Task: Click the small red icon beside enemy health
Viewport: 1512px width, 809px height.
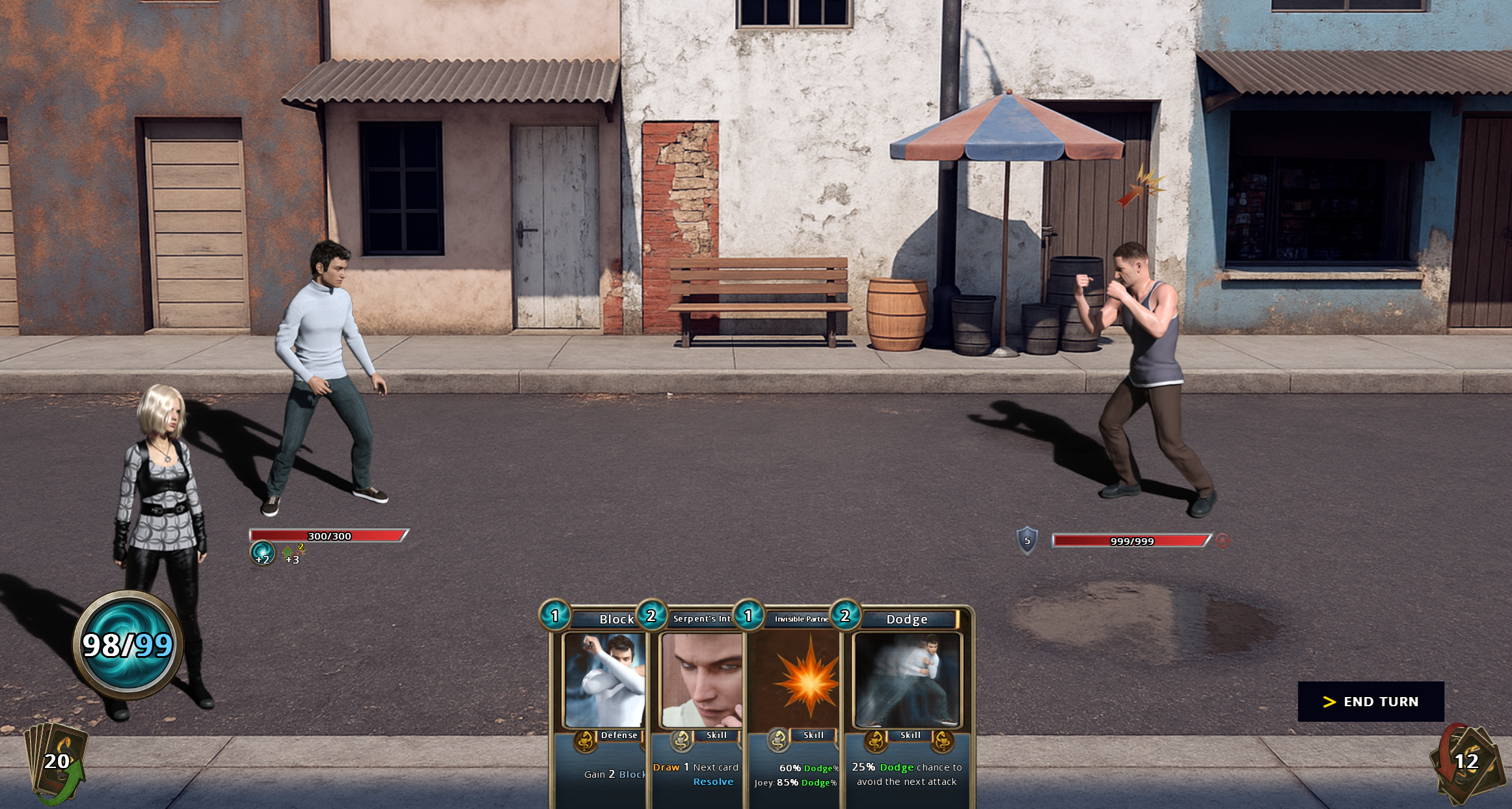Action: pyautogui.click(x=1222, y=540)
